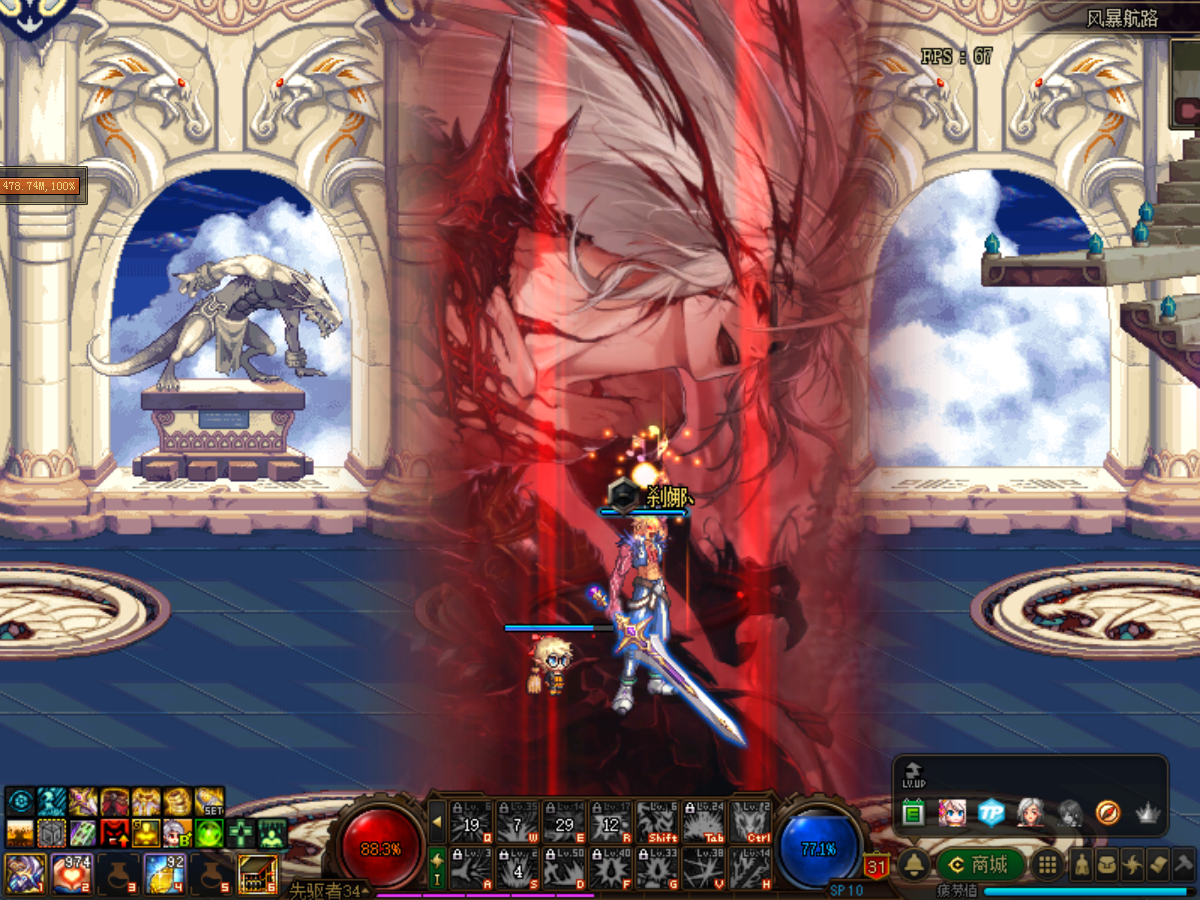Open the quest scroll button
The height and width of the screenshot is (900, 1200).
click(1158, 865)
